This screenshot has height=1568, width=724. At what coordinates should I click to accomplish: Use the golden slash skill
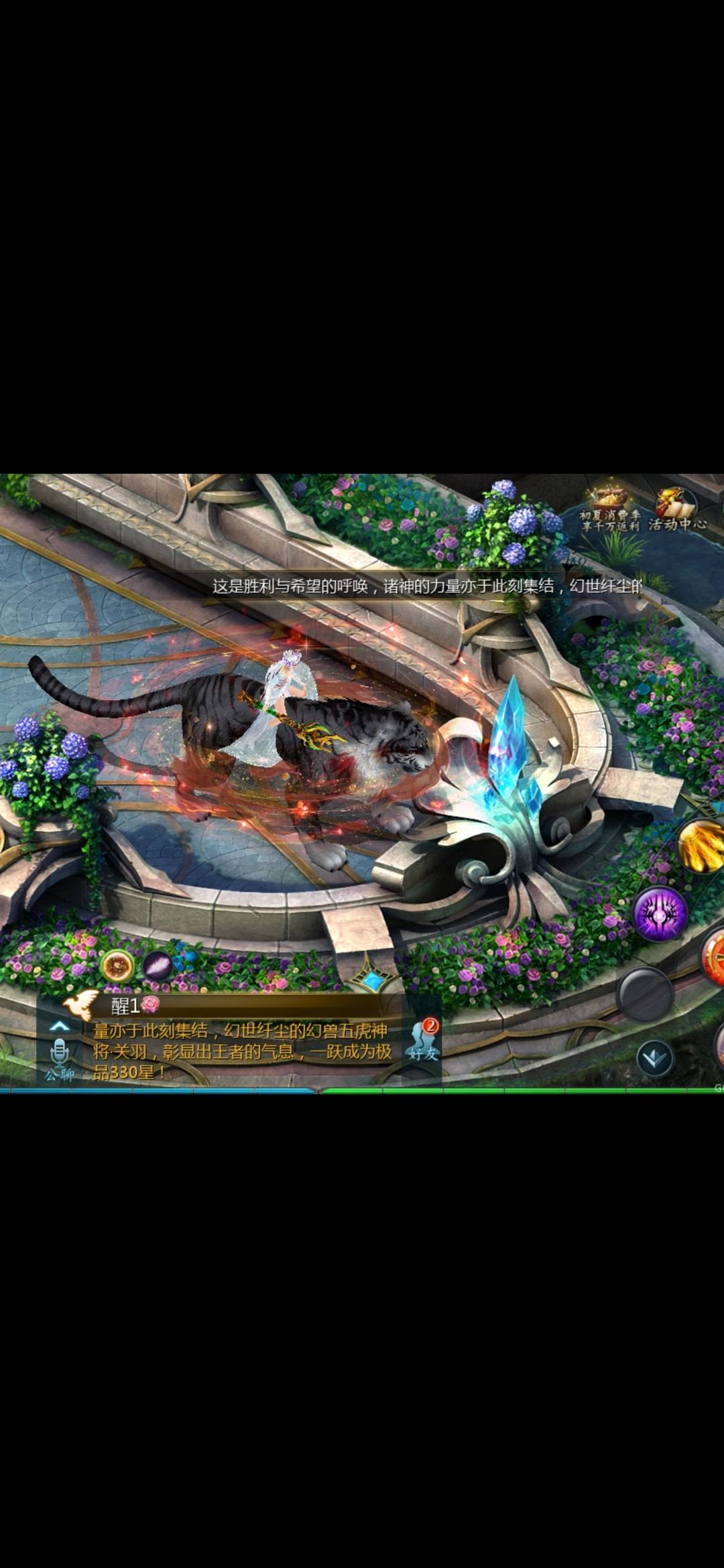[x=701, y=846]
